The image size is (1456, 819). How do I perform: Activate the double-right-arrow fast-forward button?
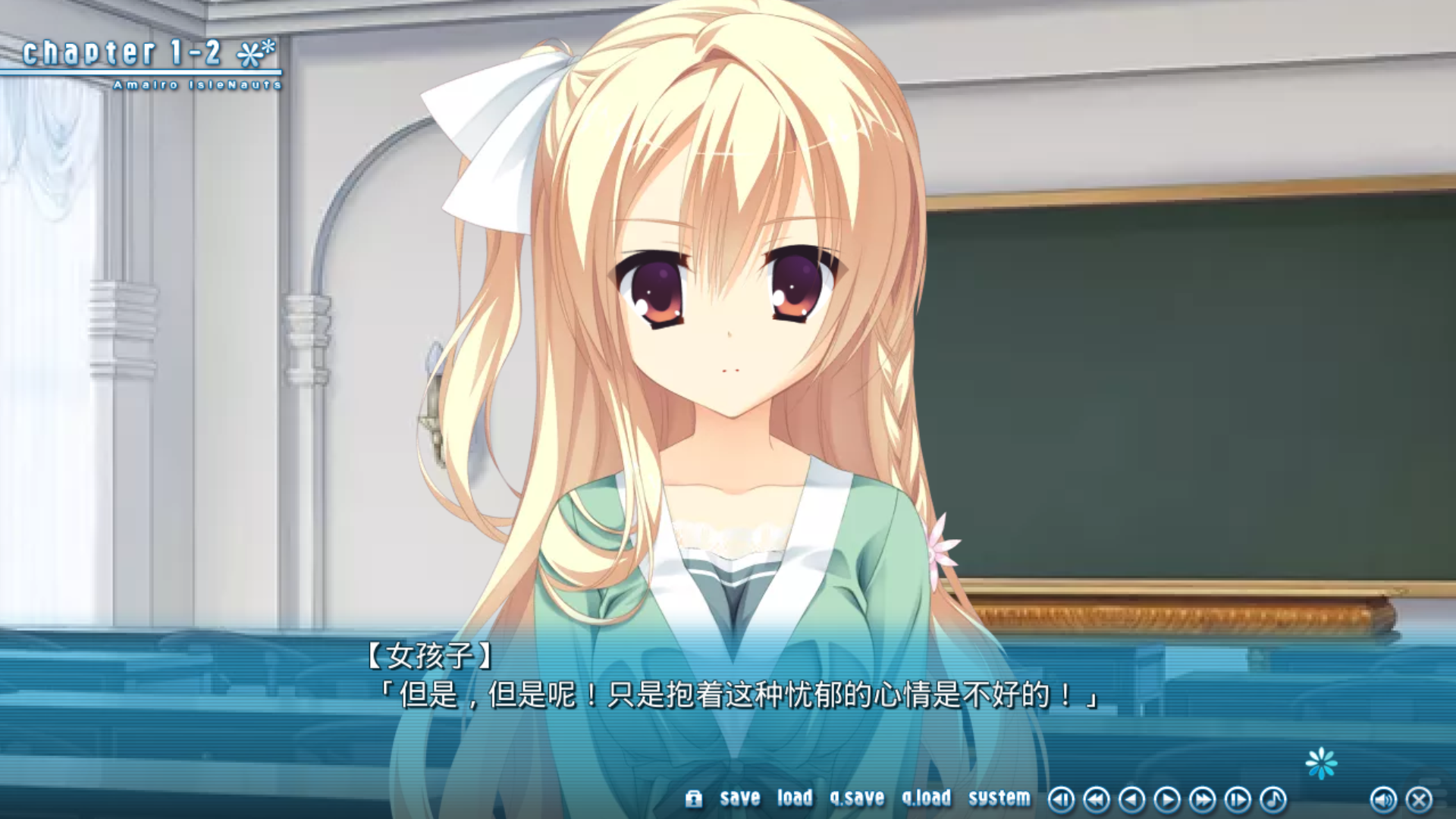1202,799
